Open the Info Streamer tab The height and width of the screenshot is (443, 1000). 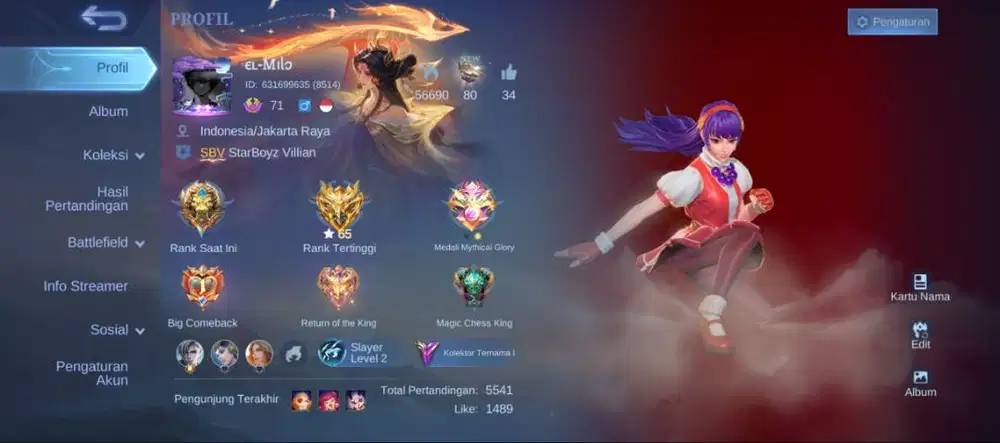85,286
